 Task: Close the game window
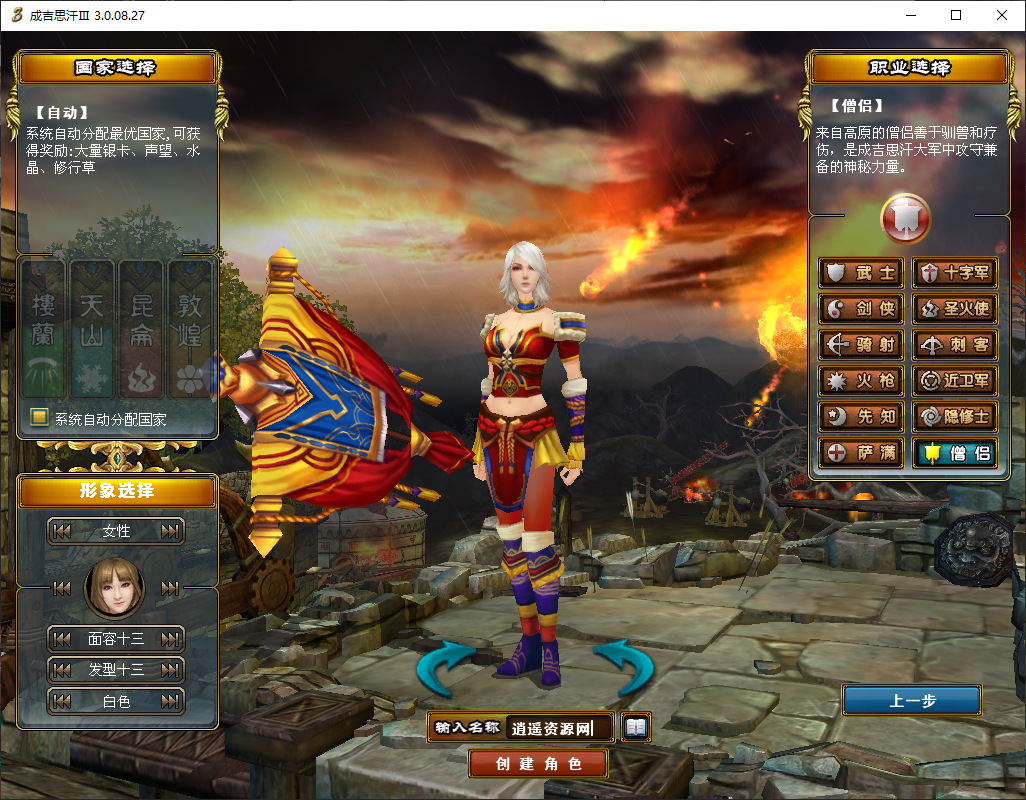(x=1002, y=15)
